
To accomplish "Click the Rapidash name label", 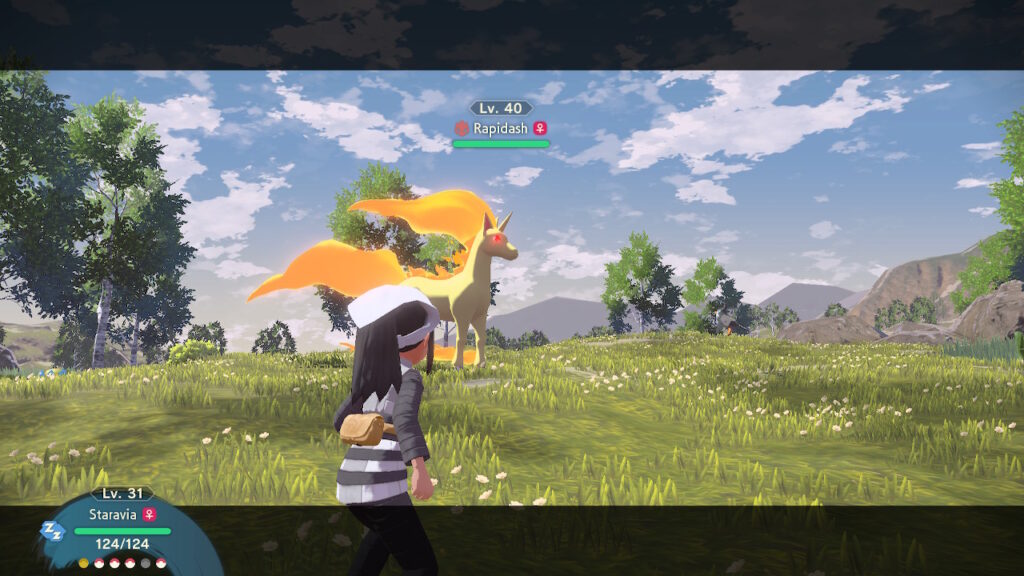I will (x=500, y=128).
